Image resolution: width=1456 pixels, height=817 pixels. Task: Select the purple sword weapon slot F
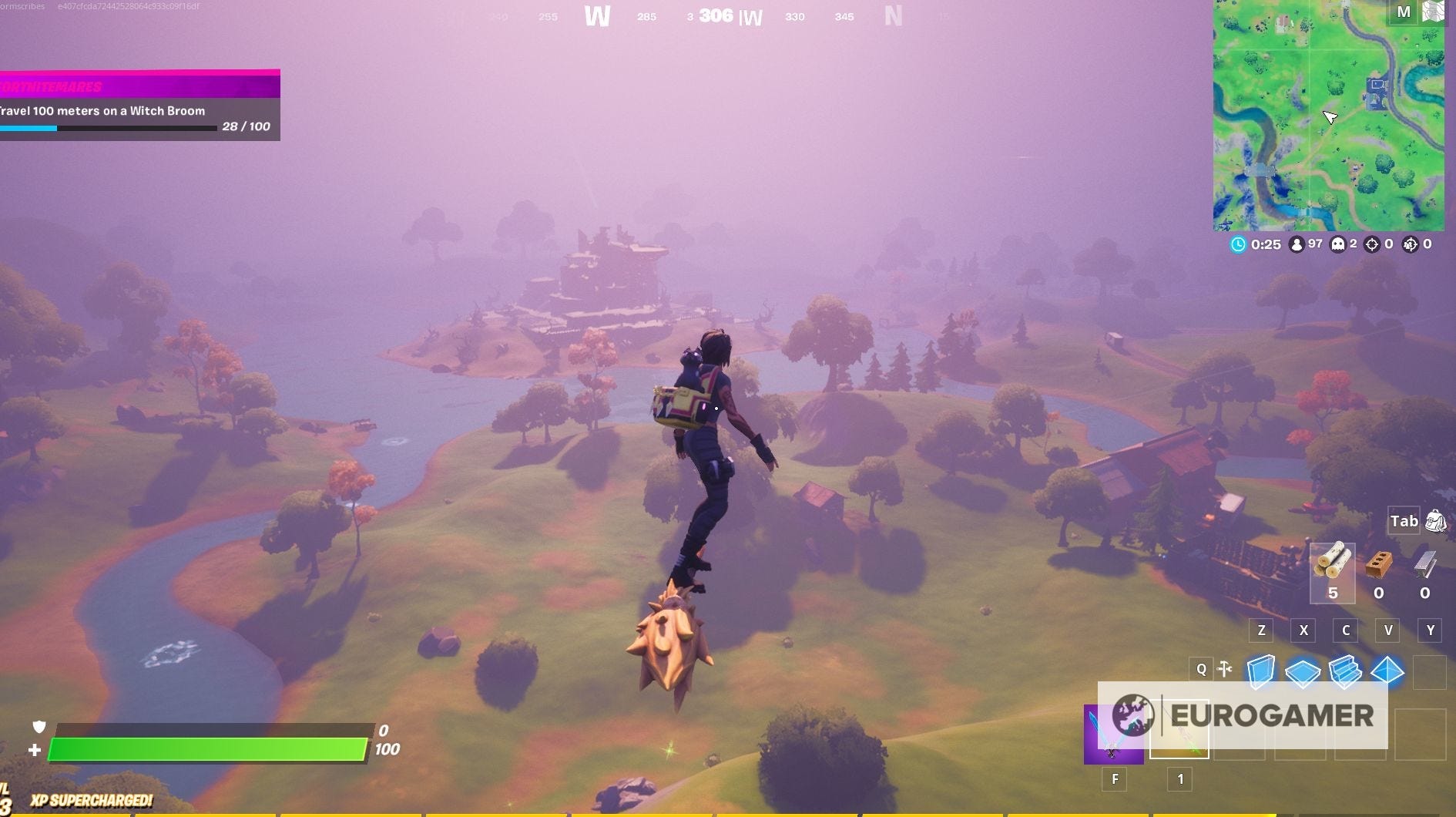tap(1115, 735)
